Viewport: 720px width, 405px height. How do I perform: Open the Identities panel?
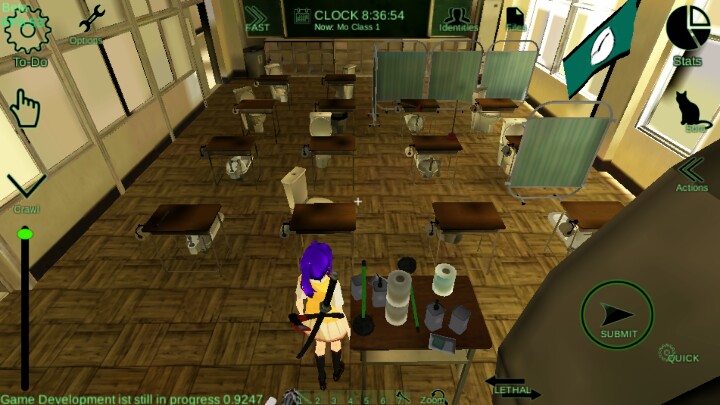(459, 18)
